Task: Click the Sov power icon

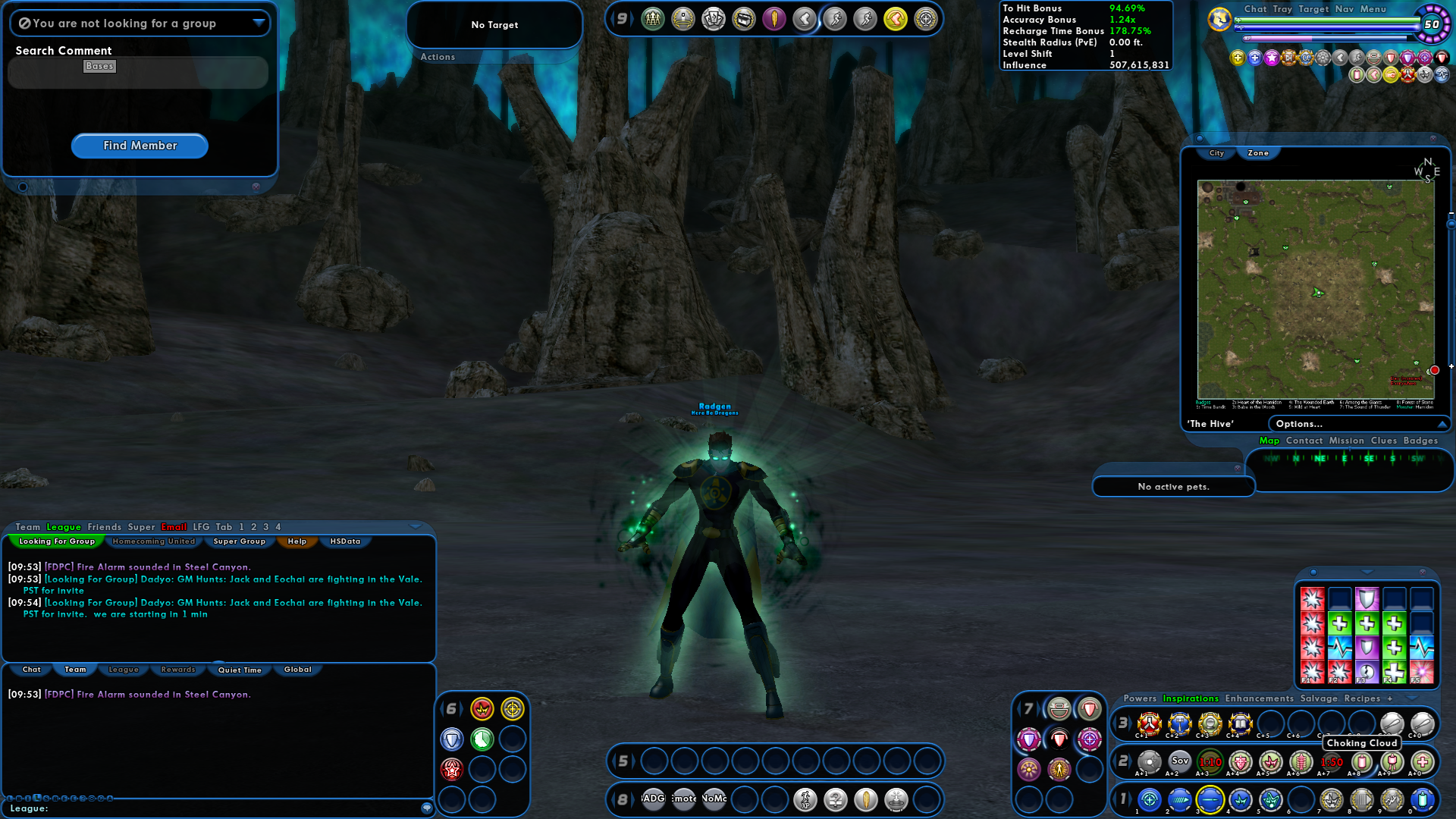Action: 1180,761
